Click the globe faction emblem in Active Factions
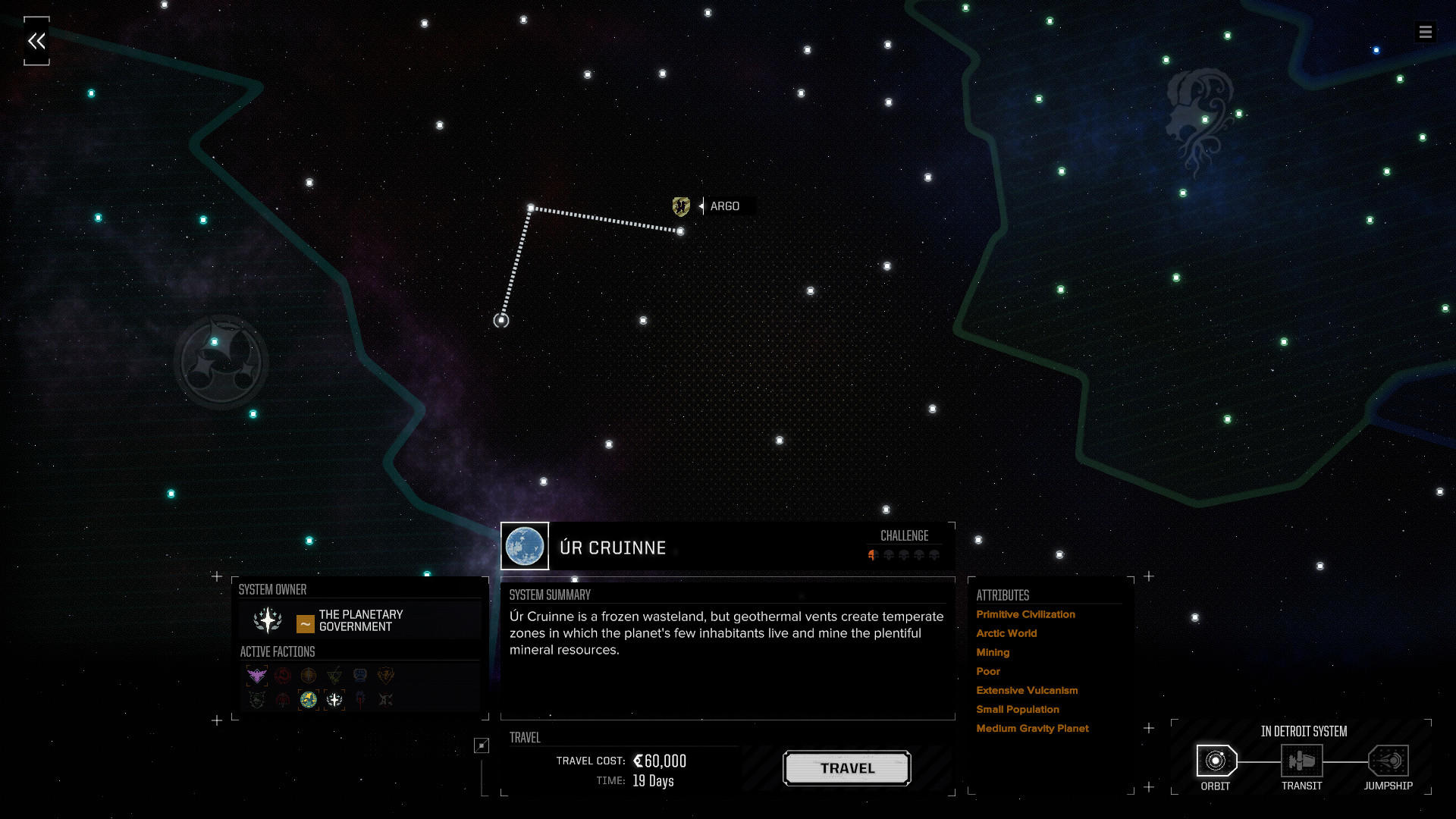Screen dimensions: 1456x819 [x=306, y=700]
